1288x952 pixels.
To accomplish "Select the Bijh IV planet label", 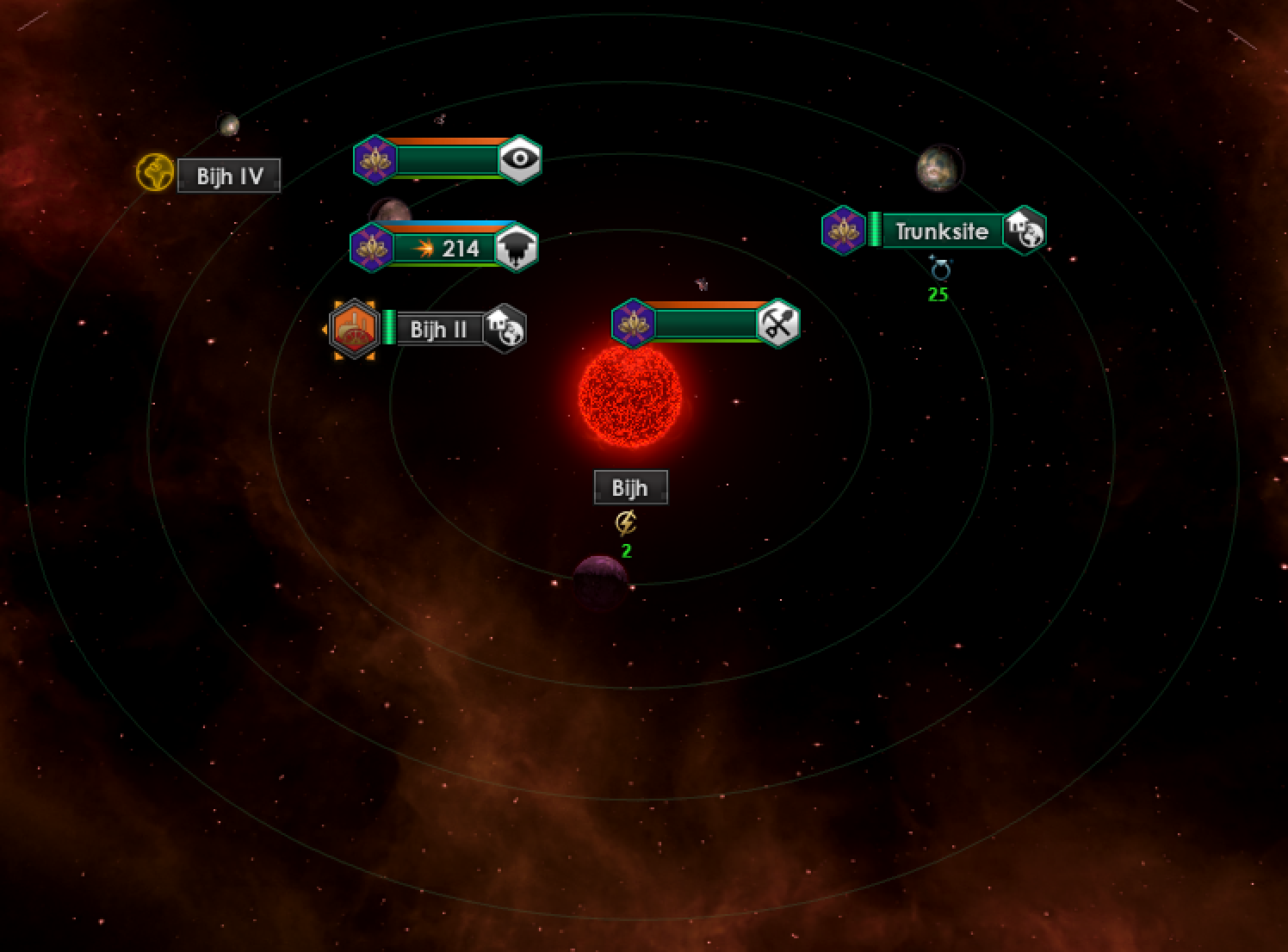I will pyautogui.click(x=229, y=176).
